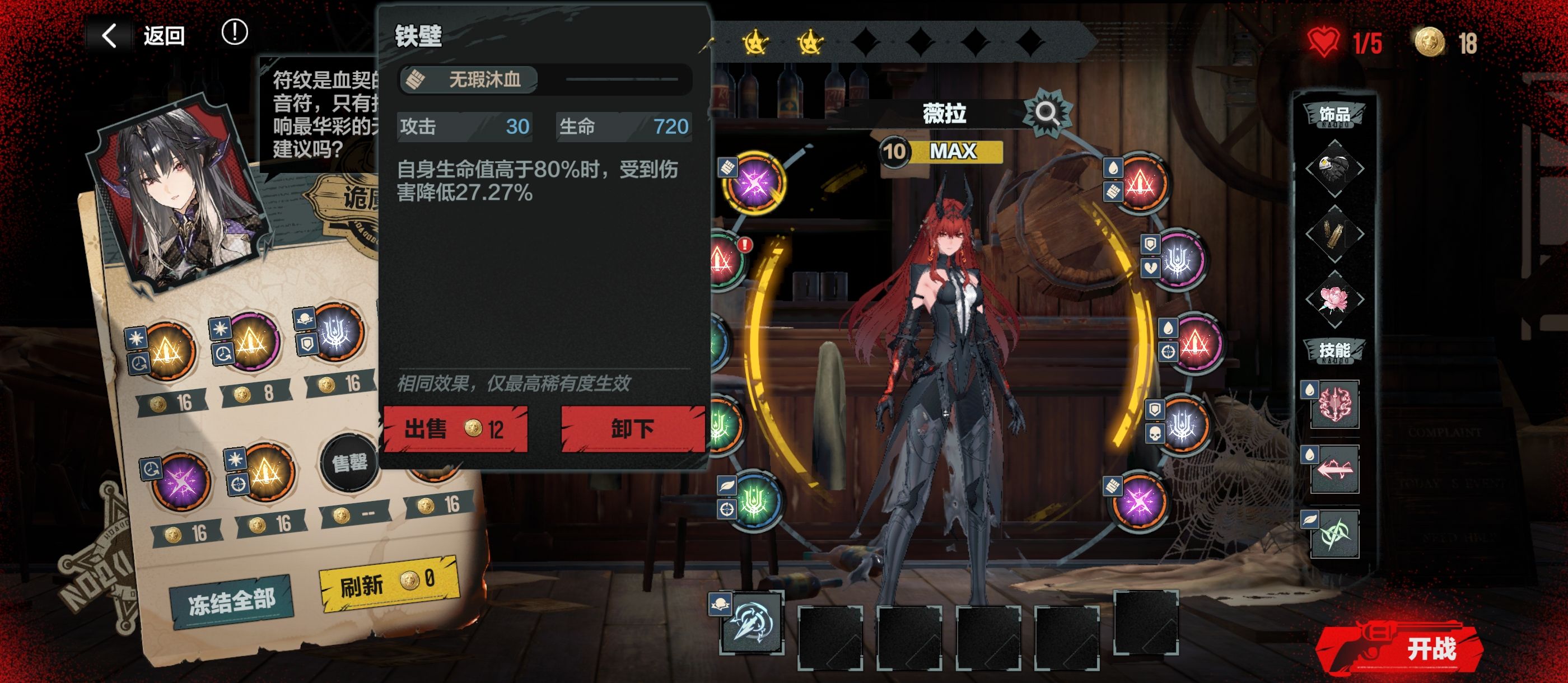Image resolution: width=1568 pixels, height=683 pixels.
Task: Choose the red arrow skill icon
Action: coord(1334,469)
